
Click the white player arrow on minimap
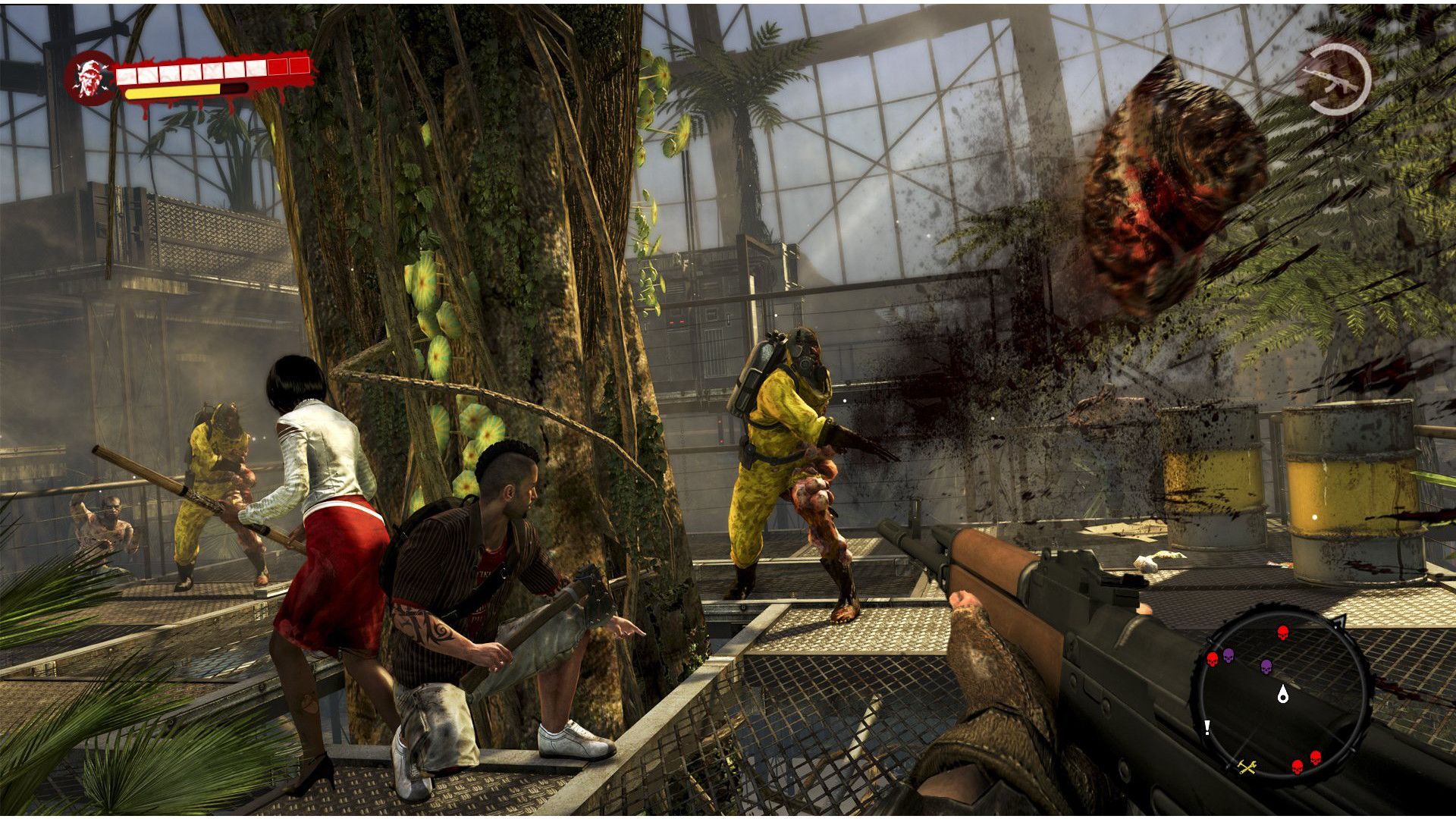1283,692
